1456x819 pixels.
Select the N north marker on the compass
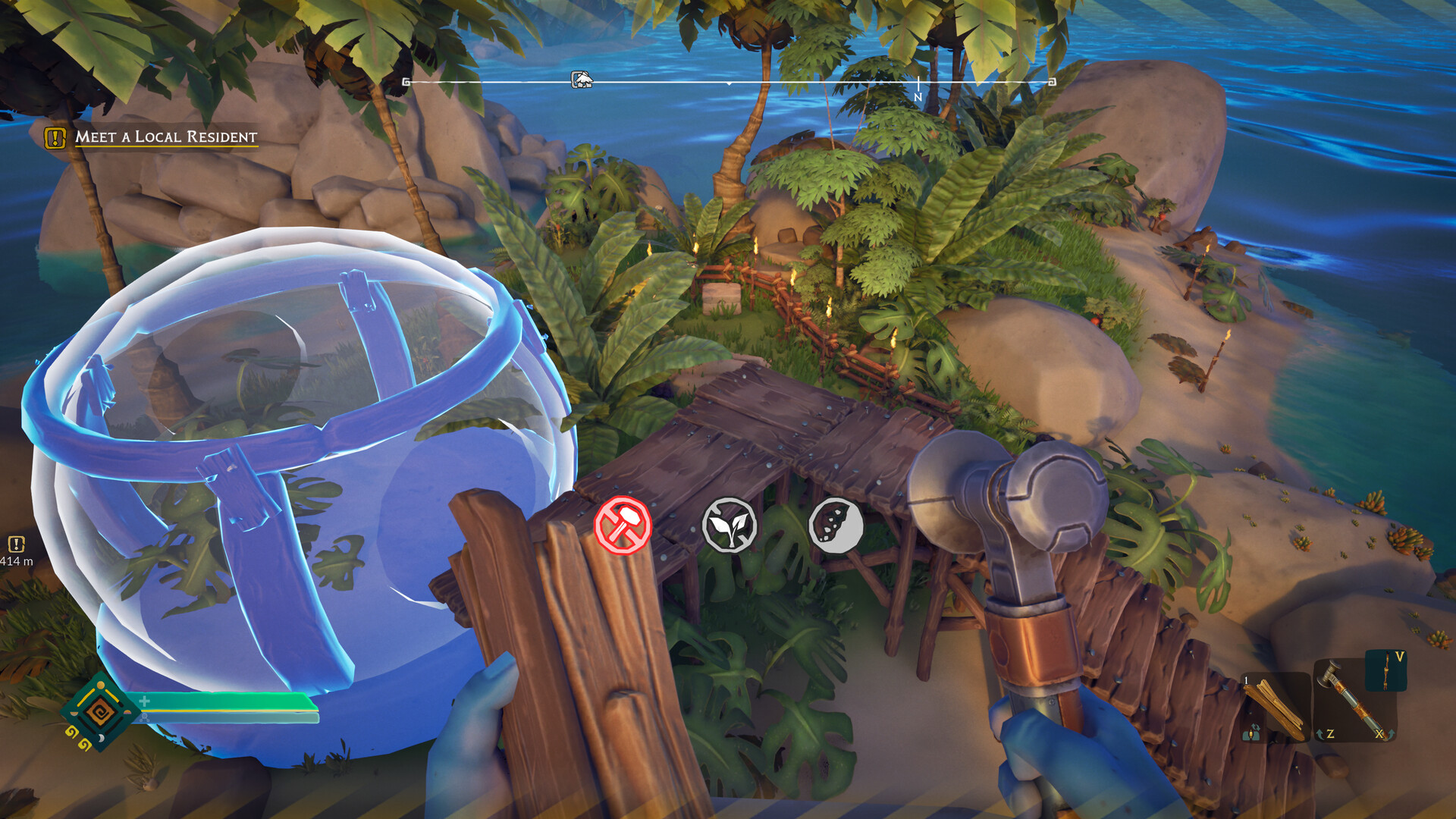tap(918, 93)
